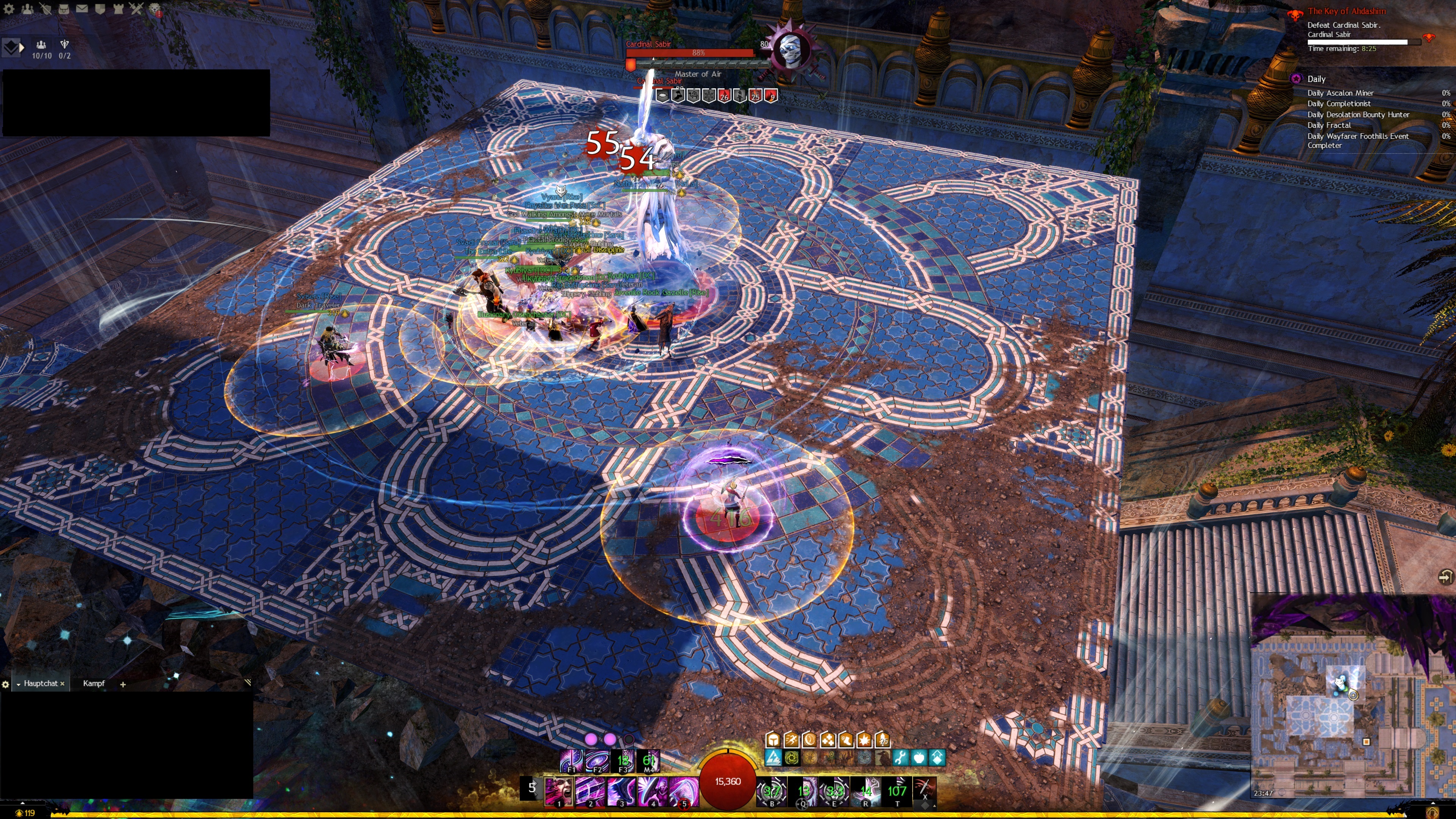
Task: Open the gear-shaped game menu
Action: 9,9
